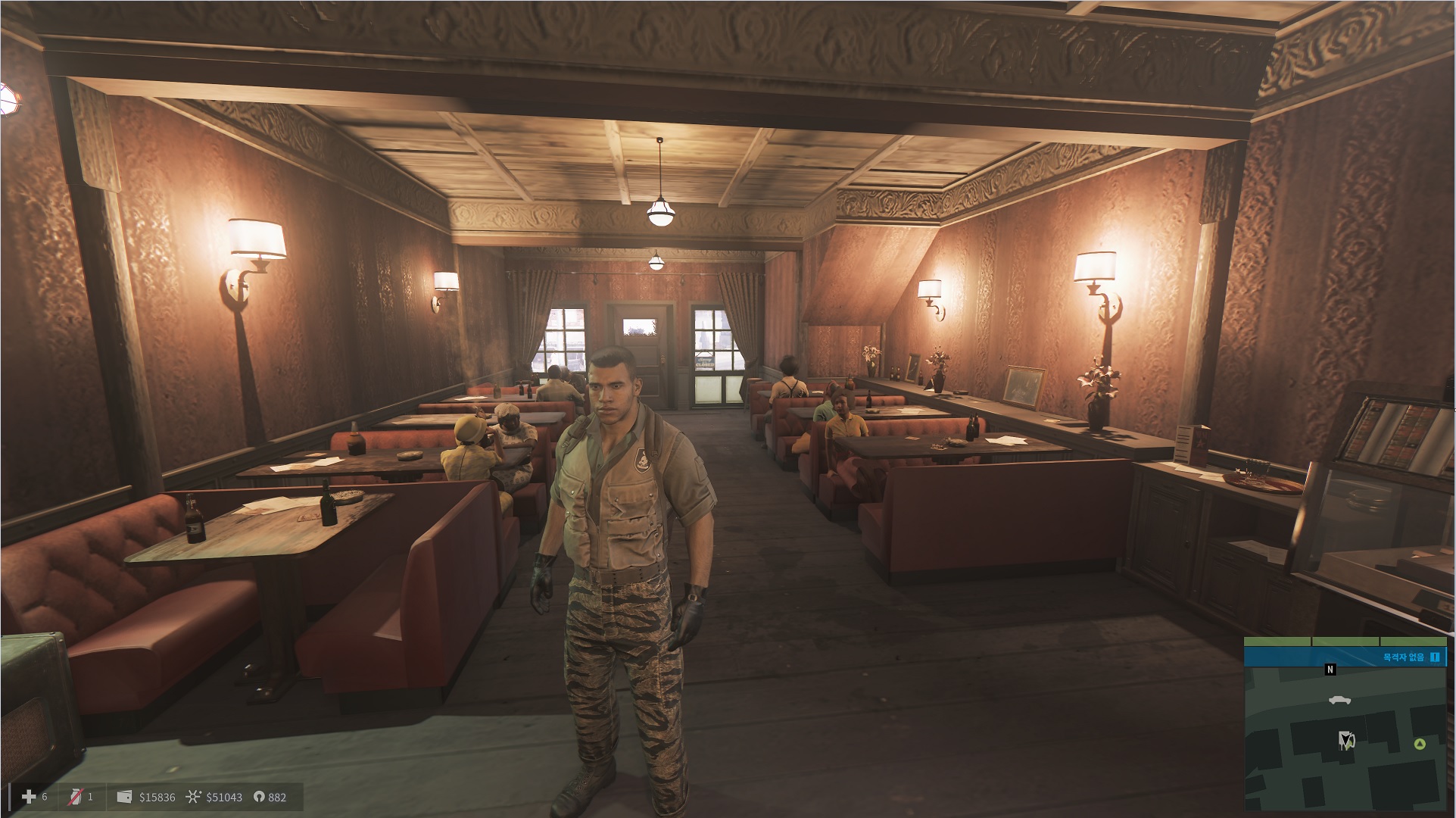The width and height of the screenshot is (1456, 818).
Task: Click the green triangle minimap marker
Action: (1420, 745)
